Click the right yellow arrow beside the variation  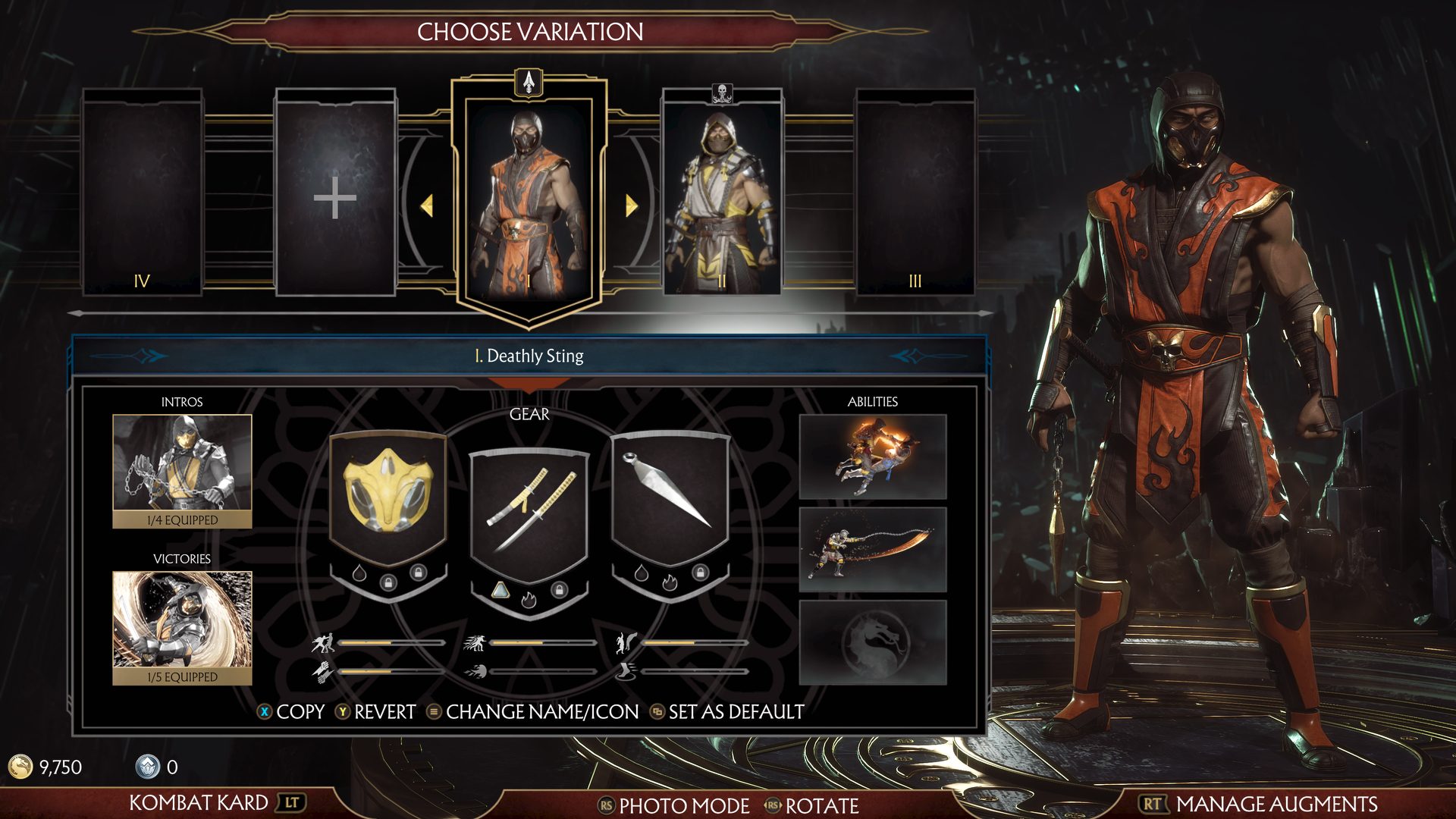click(x=631, y=205)
